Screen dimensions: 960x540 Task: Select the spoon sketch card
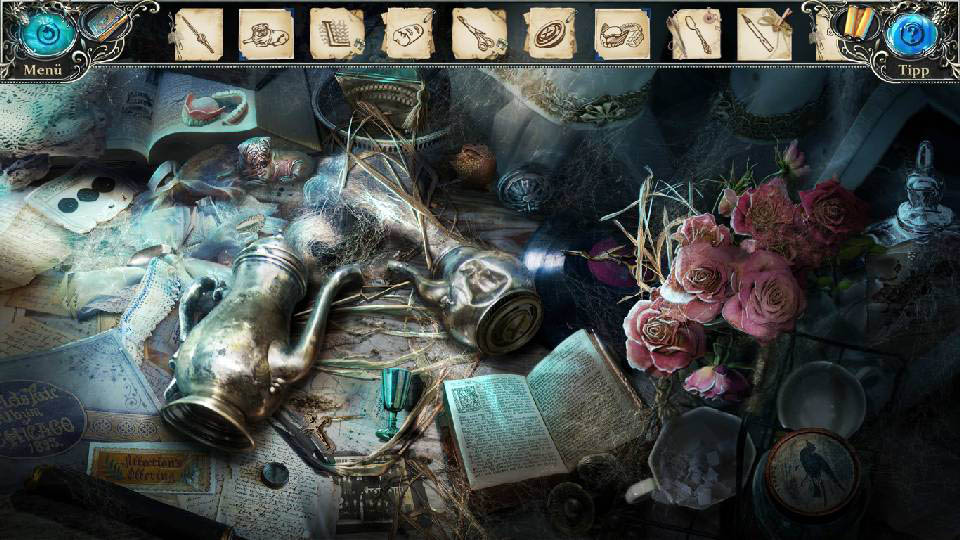coord(694,34)
